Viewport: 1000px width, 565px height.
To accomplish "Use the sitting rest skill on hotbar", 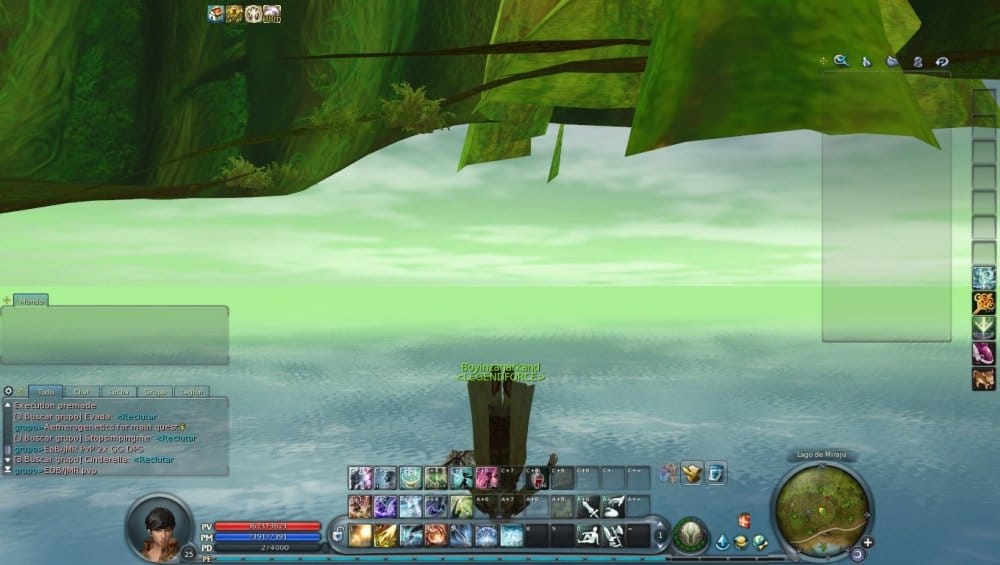I will pos(588,535).
